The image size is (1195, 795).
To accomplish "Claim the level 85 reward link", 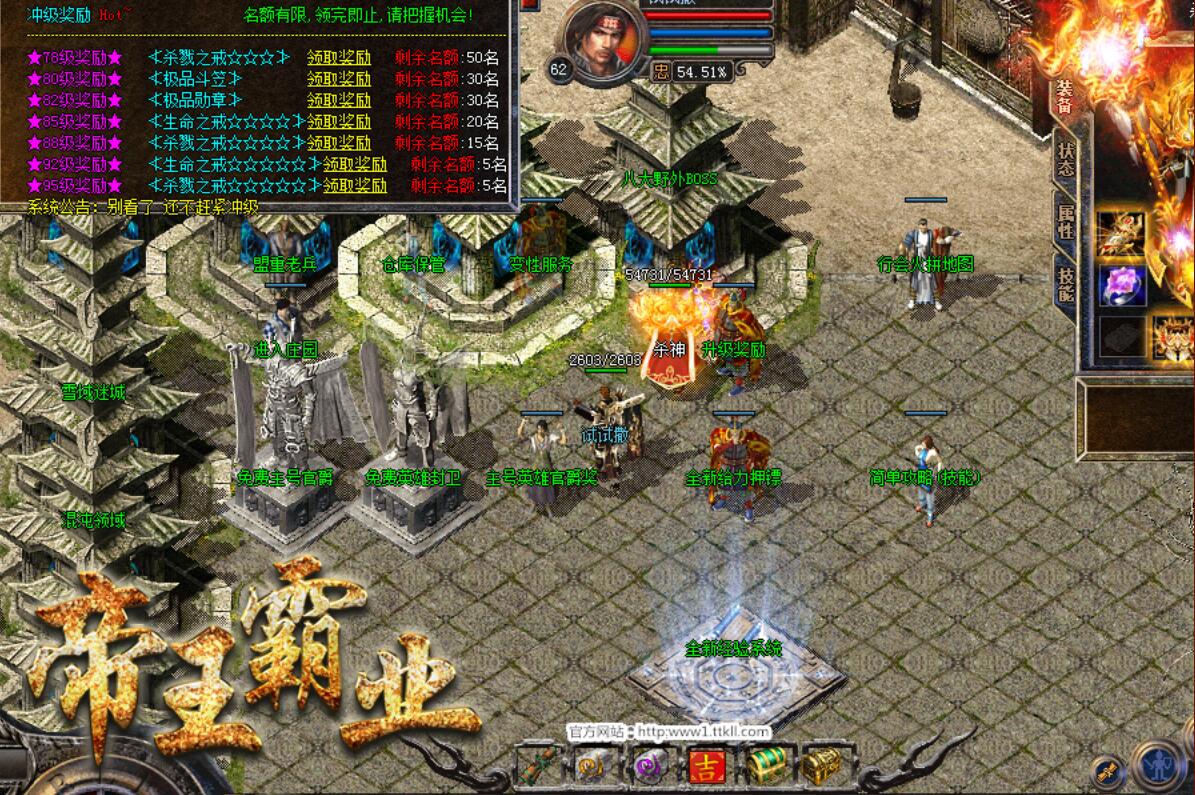I will [x=338, y=121].
